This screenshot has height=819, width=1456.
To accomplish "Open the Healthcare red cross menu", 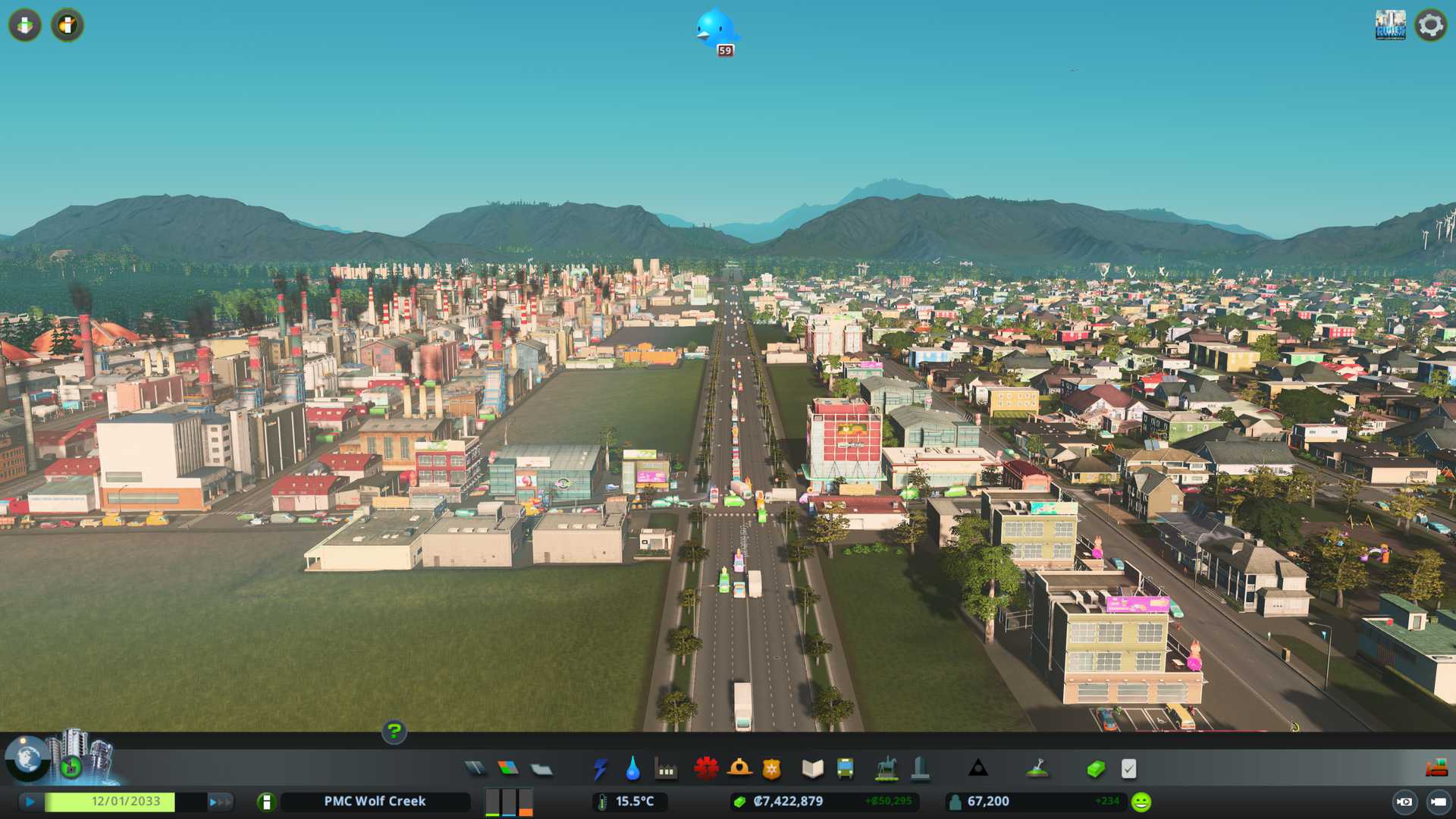I will [706, 769].
